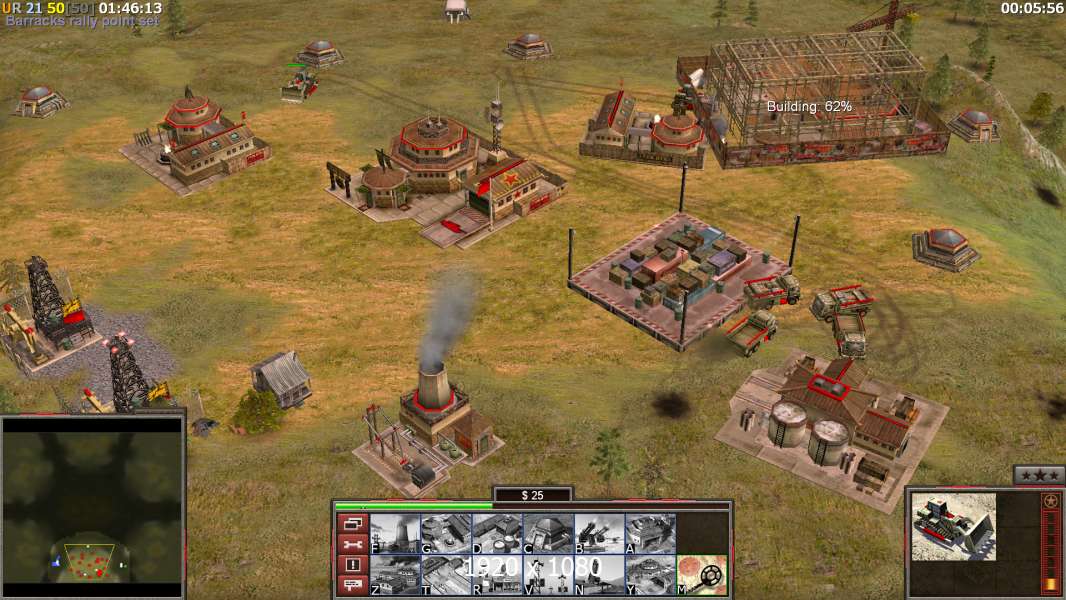This screenshot has width=1066, height=600.
Task: Build the command center labeled Y
Action: pyautogui.click(x=650, y=575)
